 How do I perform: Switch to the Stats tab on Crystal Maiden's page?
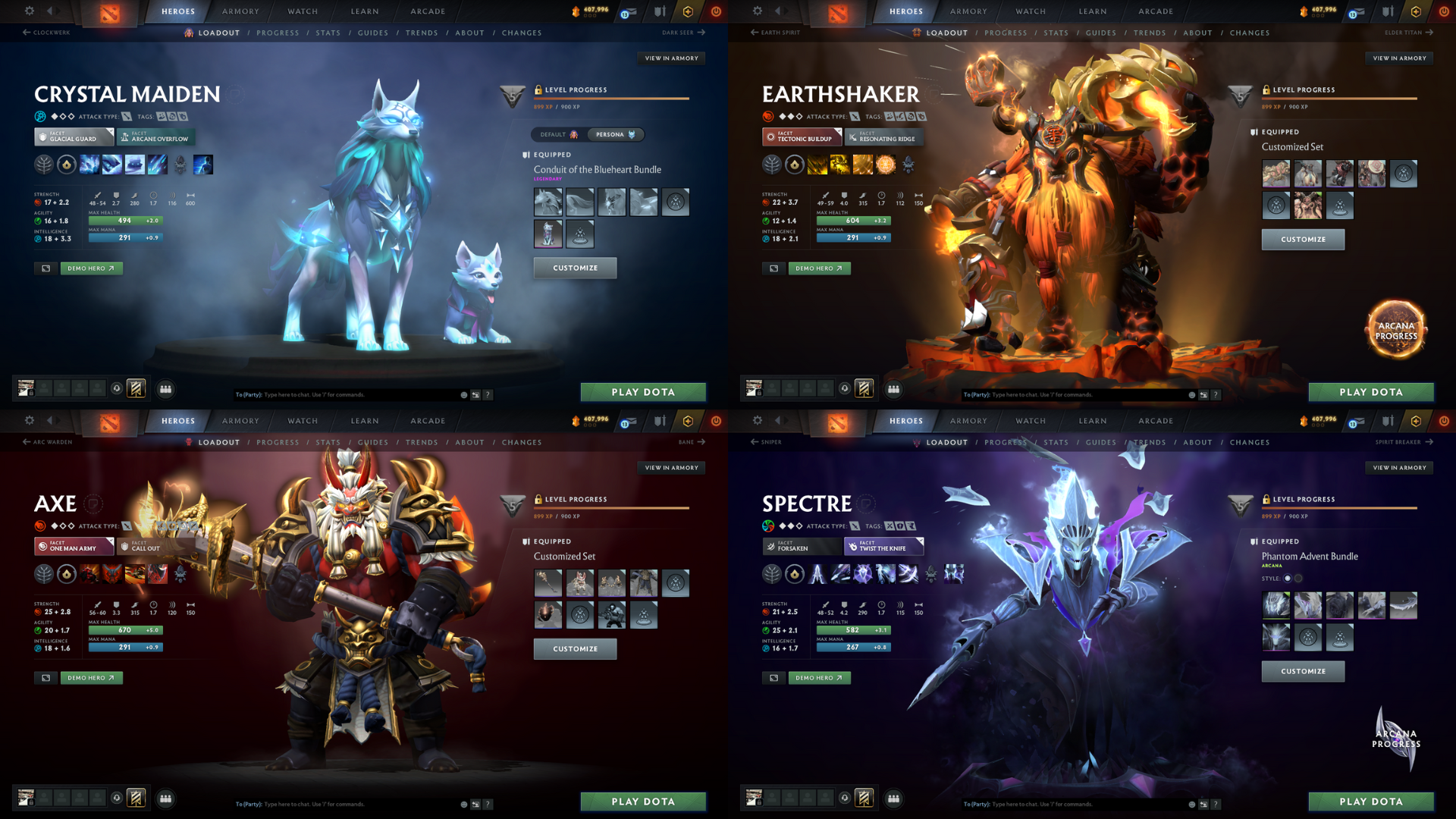point(328,33)
